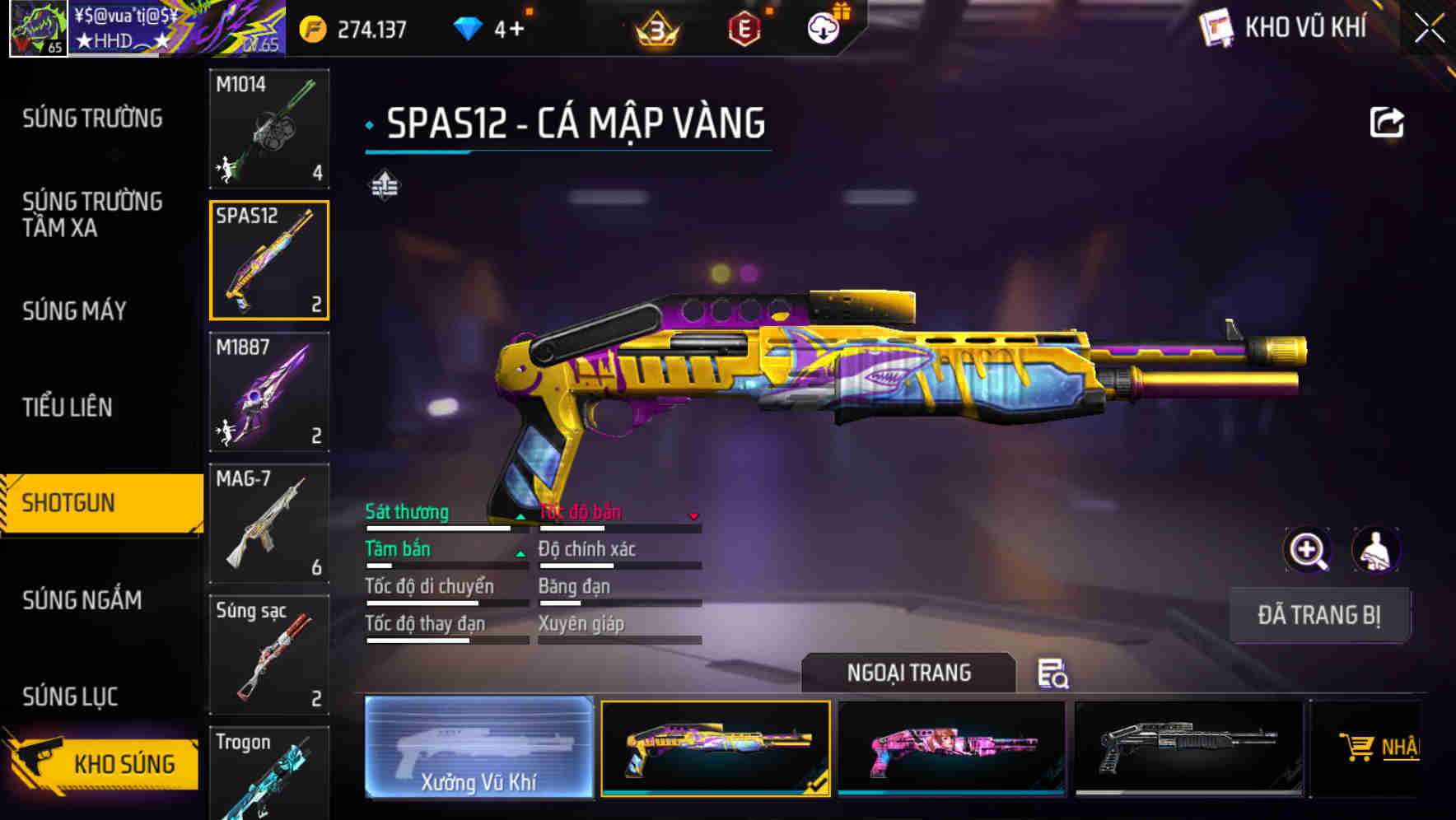Choose the Tiểu Liên category

click(68, 407)
